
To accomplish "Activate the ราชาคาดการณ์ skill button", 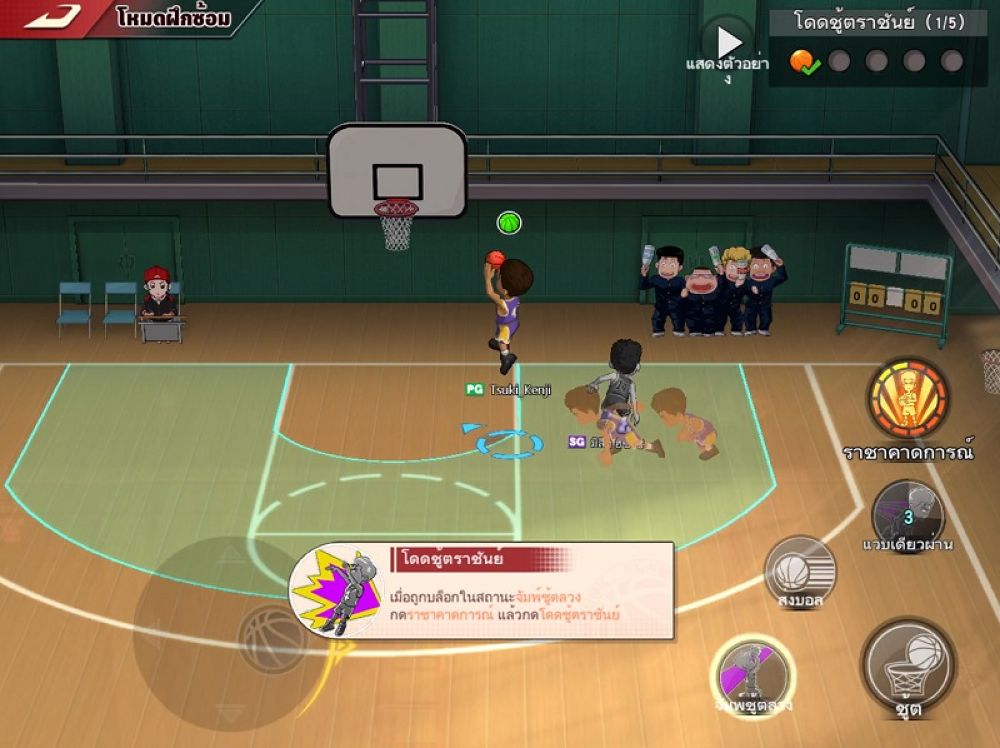I will point(907,398).
